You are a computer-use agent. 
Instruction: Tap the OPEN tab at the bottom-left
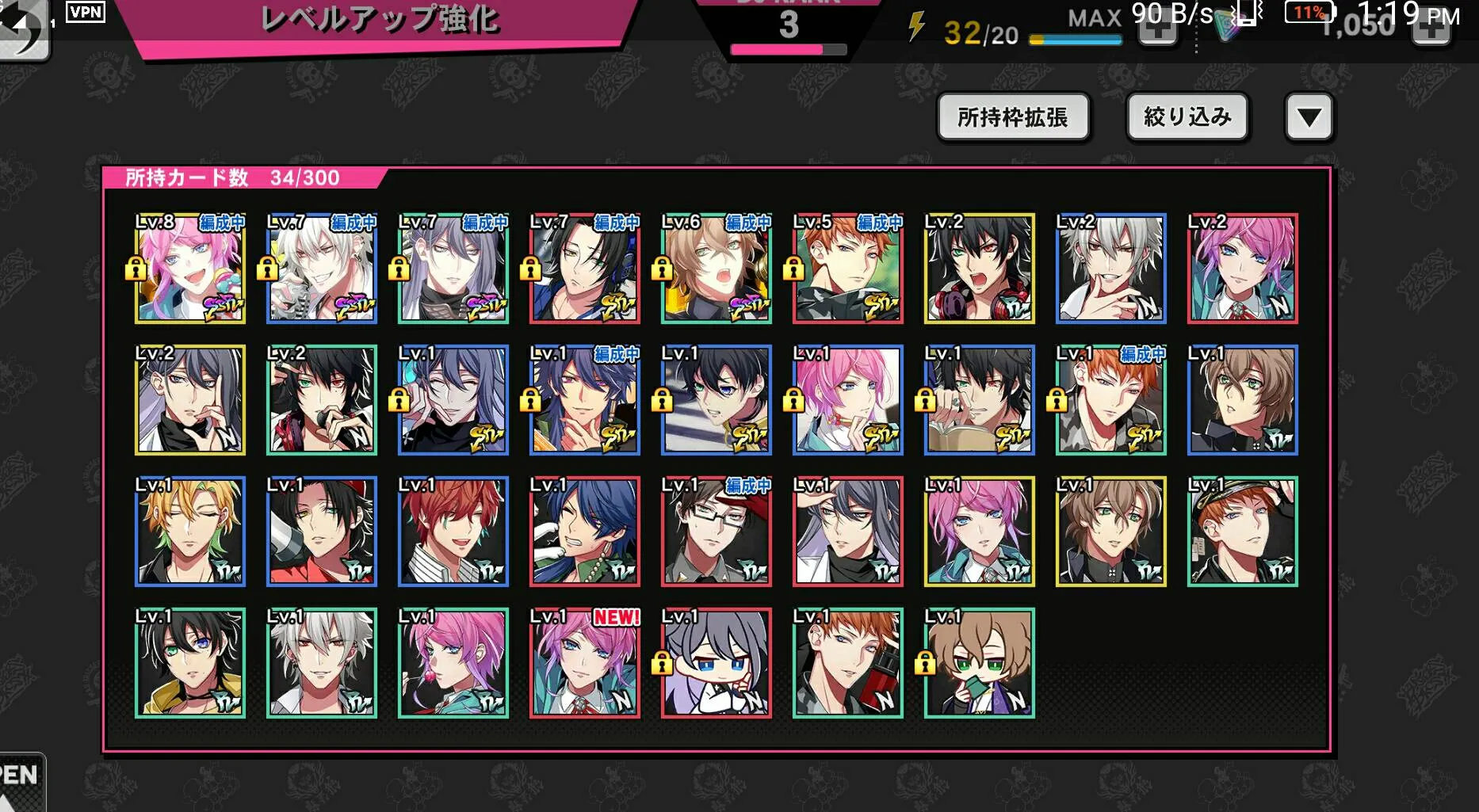click(19, 780)
